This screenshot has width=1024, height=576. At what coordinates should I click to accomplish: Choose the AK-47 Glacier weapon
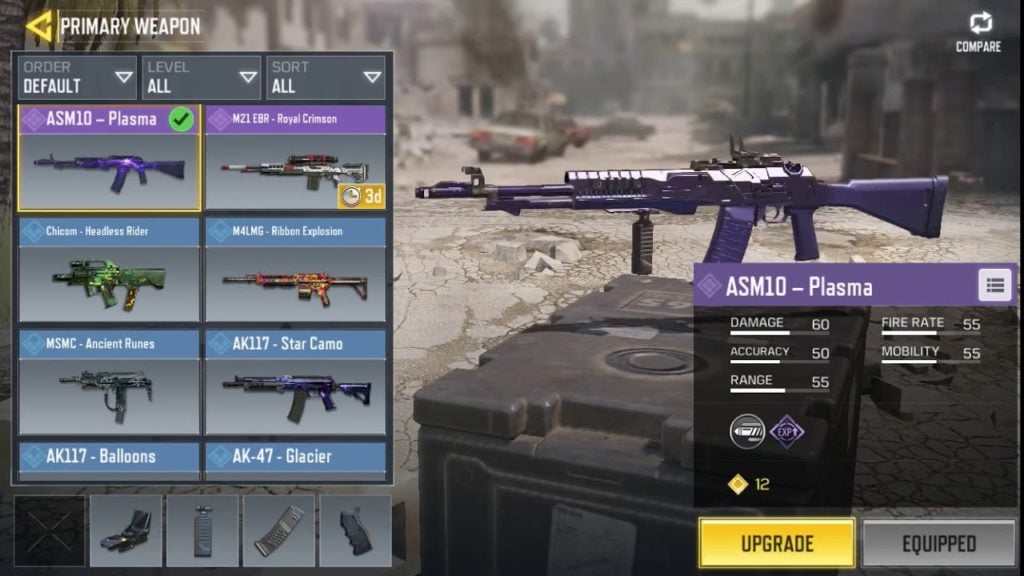[x=296, y=458]
